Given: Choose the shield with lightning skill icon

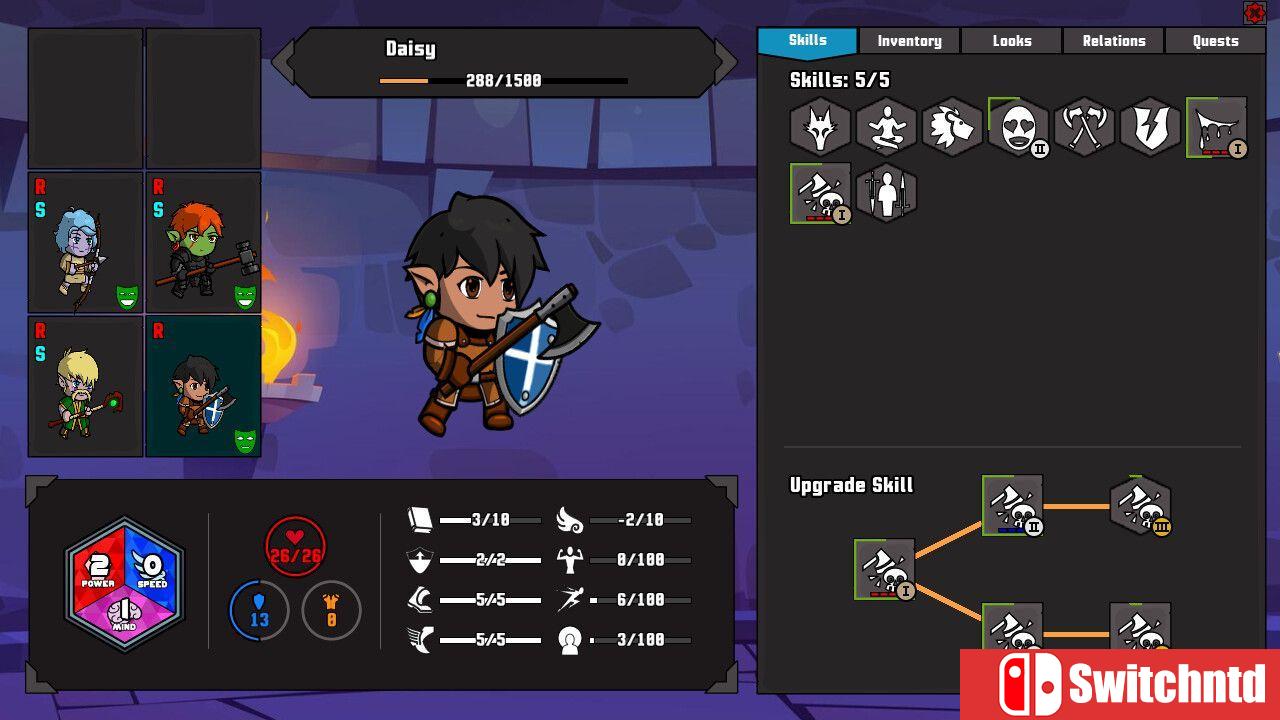Looking at the screenshot, I should pyautogui.click(x=1150, y=127).
